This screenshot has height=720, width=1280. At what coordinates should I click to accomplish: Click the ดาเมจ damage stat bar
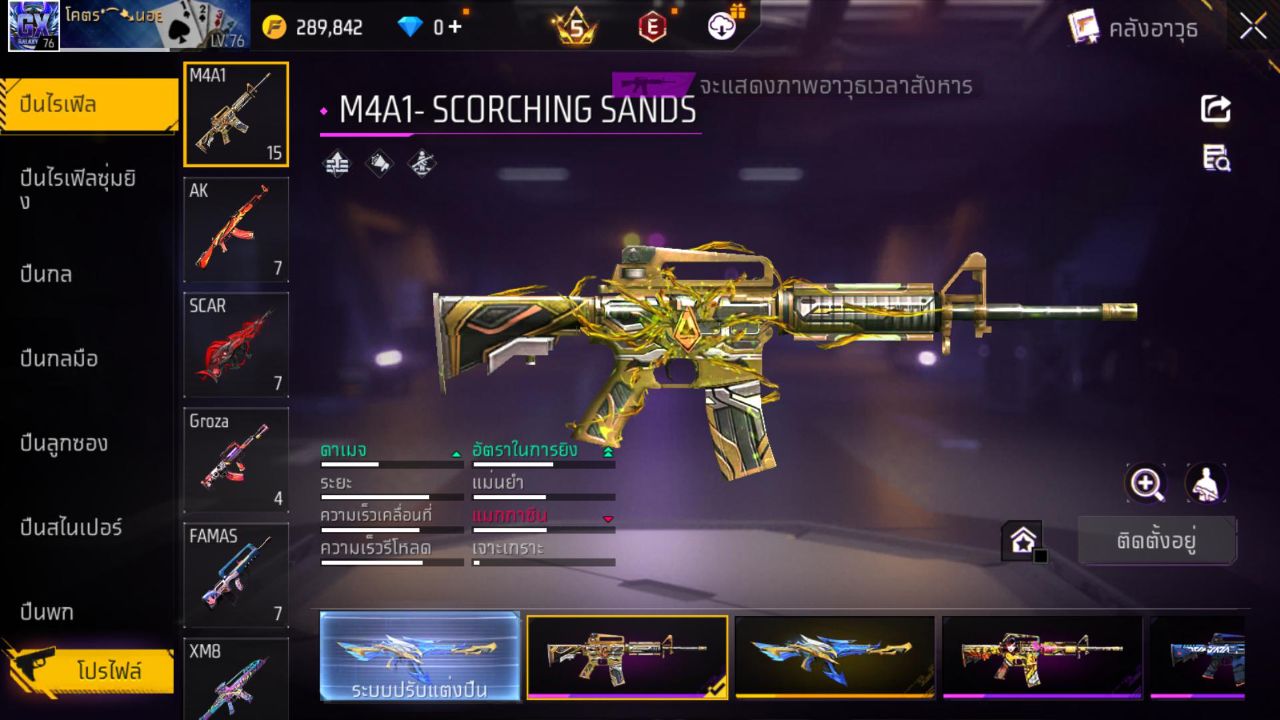(390, 462)
